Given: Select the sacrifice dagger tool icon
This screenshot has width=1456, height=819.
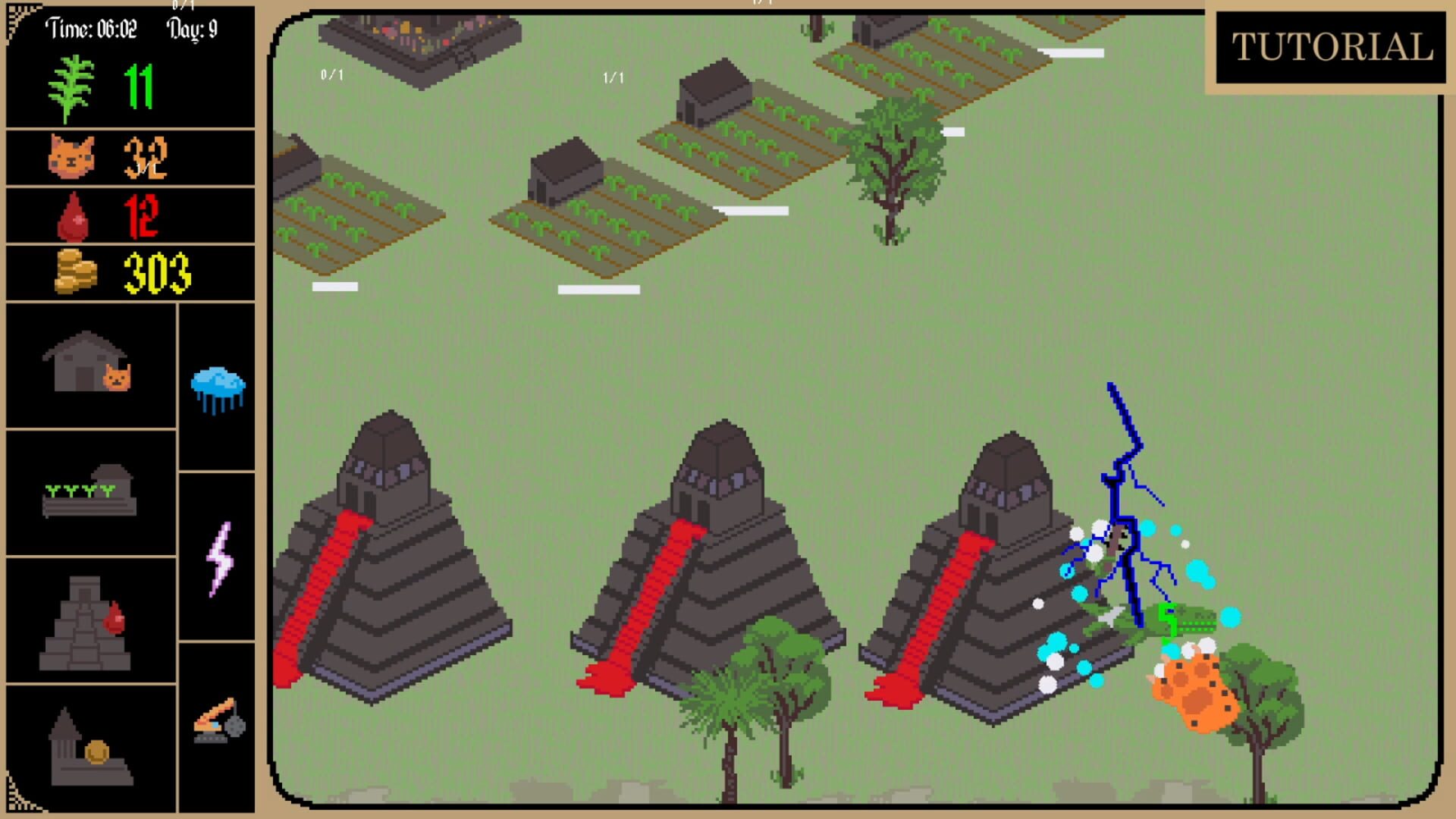Looking at the screenshot, I should 218,720.
